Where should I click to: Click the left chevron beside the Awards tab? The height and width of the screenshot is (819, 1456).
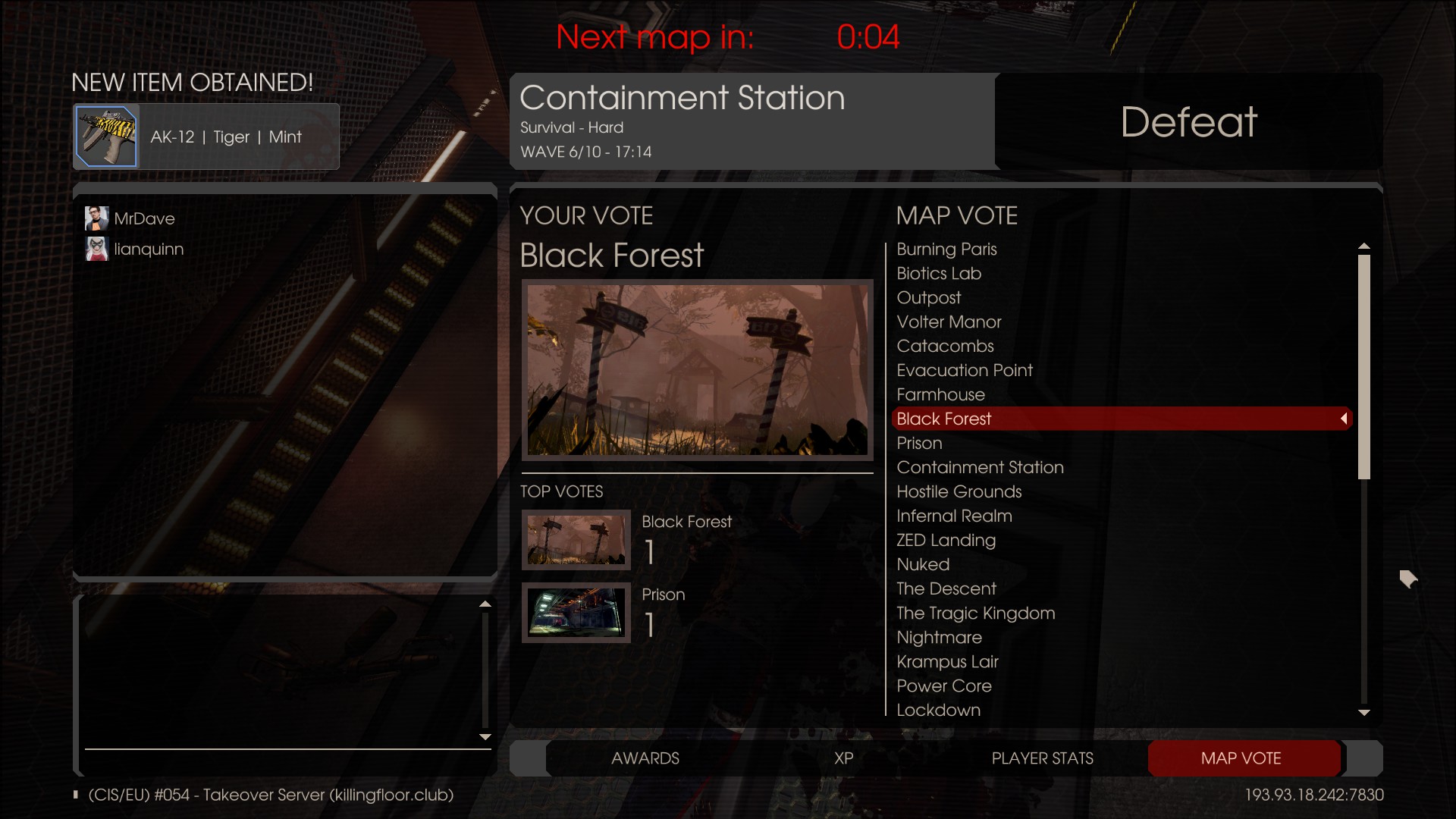point(529,758)
